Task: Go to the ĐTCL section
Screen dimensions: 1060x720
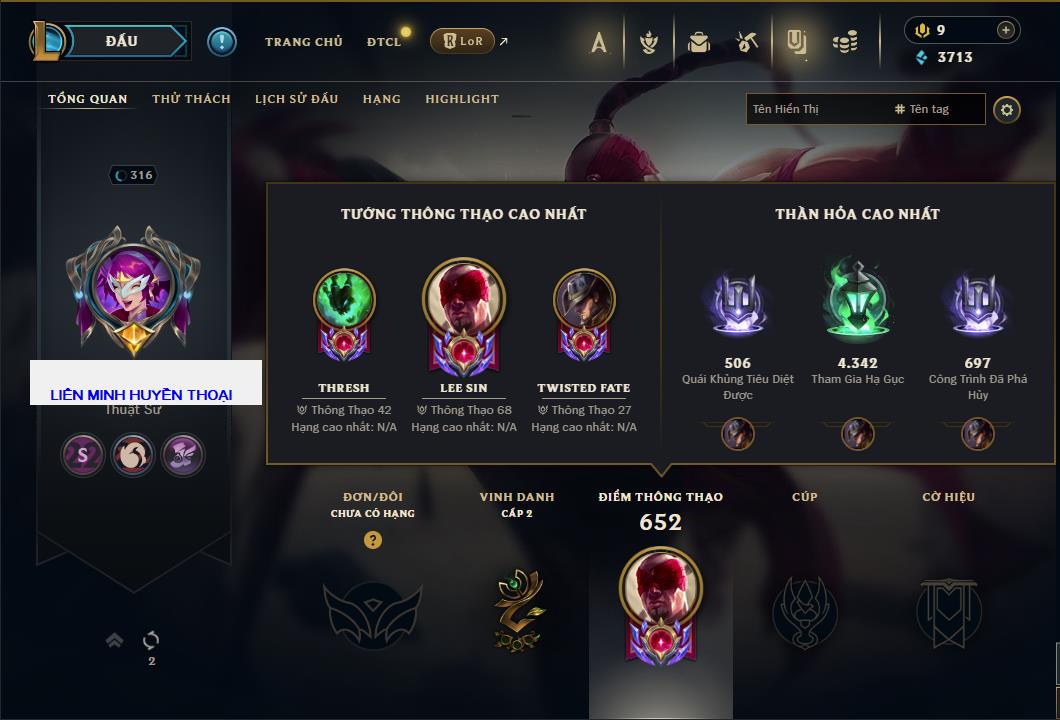Action: click(x=384, y=42)
